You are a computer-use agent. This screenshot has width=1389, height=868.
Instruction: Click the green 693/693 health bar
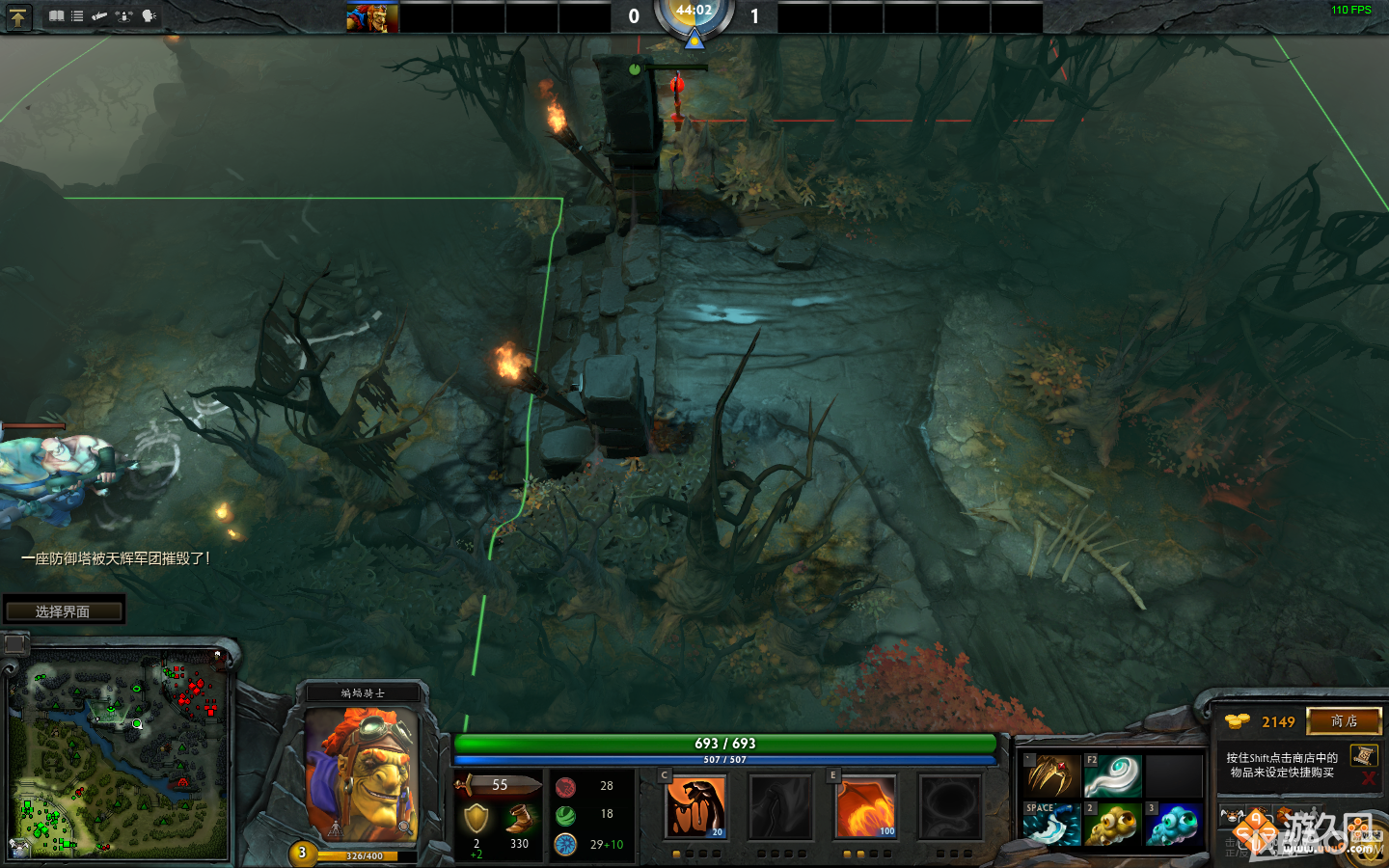[x=725, y=744]
